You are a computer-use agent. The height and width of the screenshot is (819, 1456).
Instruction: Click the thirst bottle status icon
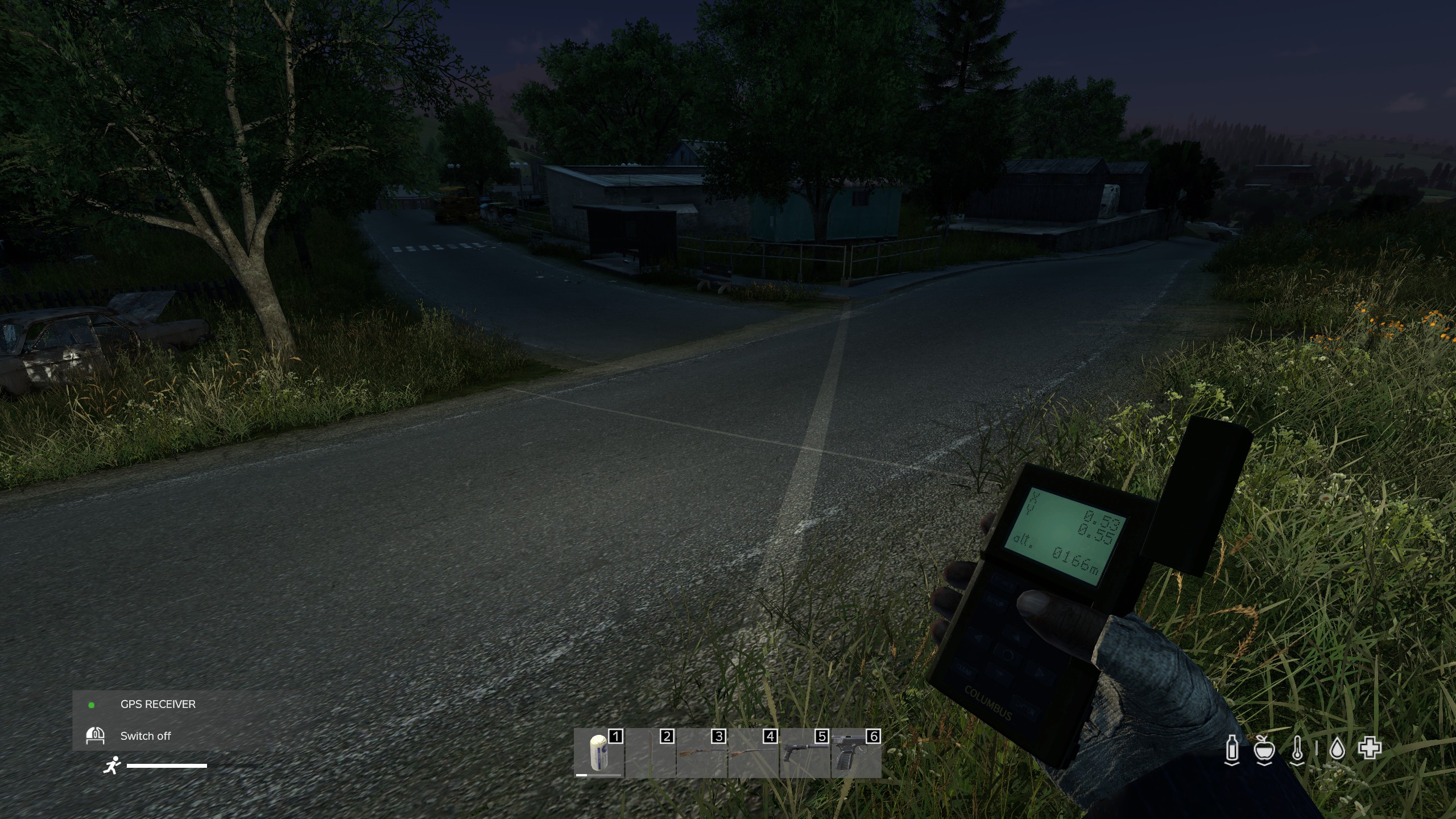pos(1231,750)
